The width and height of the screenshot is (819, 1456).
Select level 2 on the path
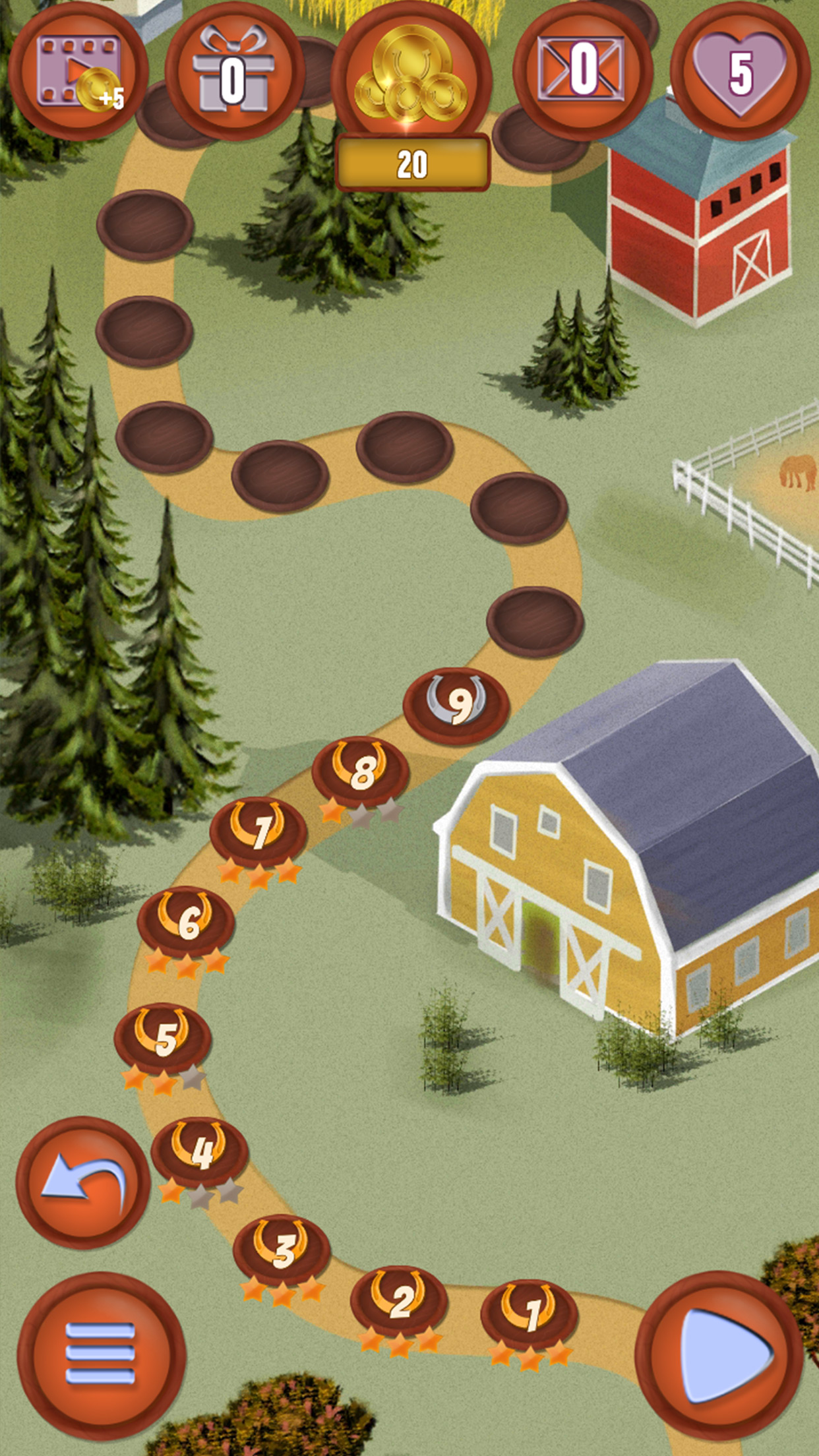click(399, 1300)
